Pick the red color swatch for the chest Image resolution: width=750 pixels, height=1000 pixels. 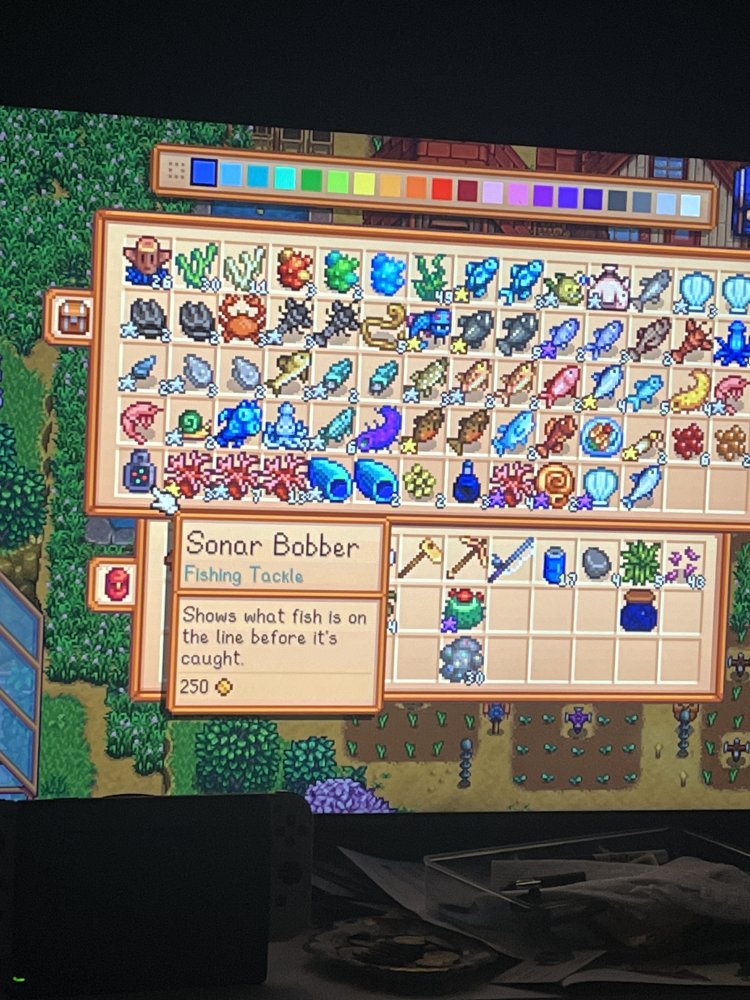coord(441,189)
